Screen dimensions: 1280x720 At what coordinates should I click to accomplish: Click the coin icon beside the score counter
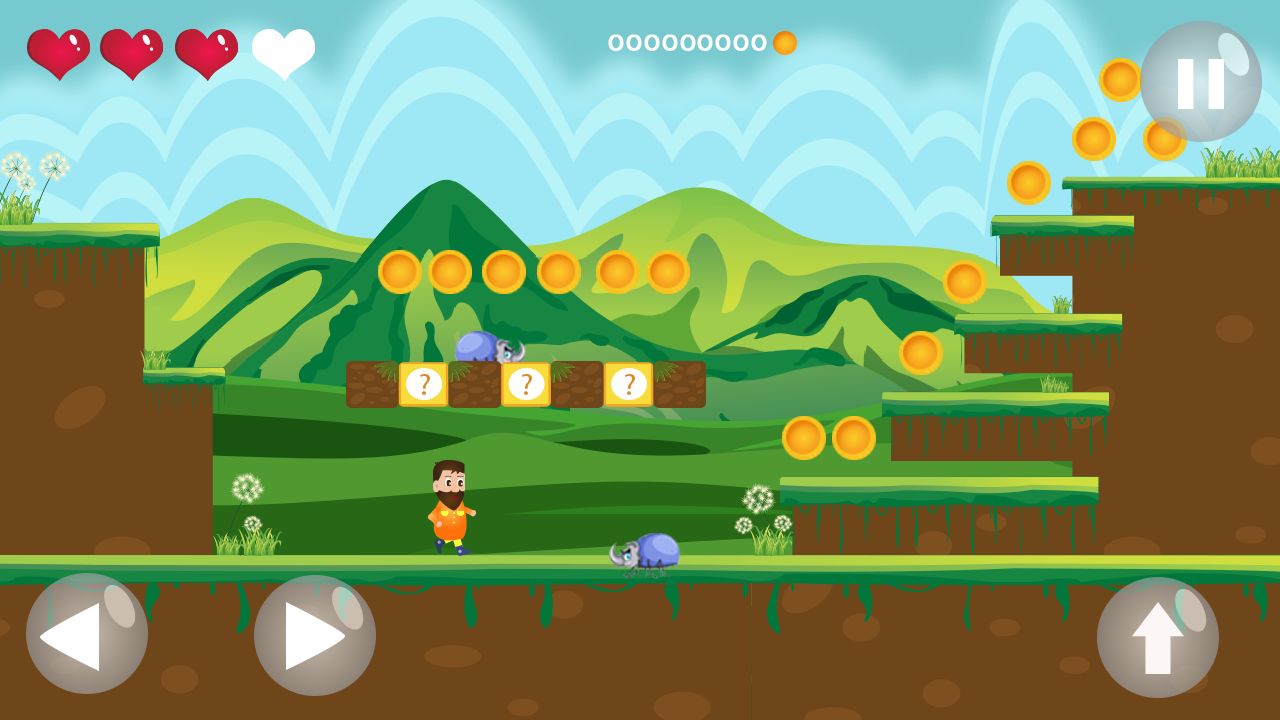coord(783,43)
